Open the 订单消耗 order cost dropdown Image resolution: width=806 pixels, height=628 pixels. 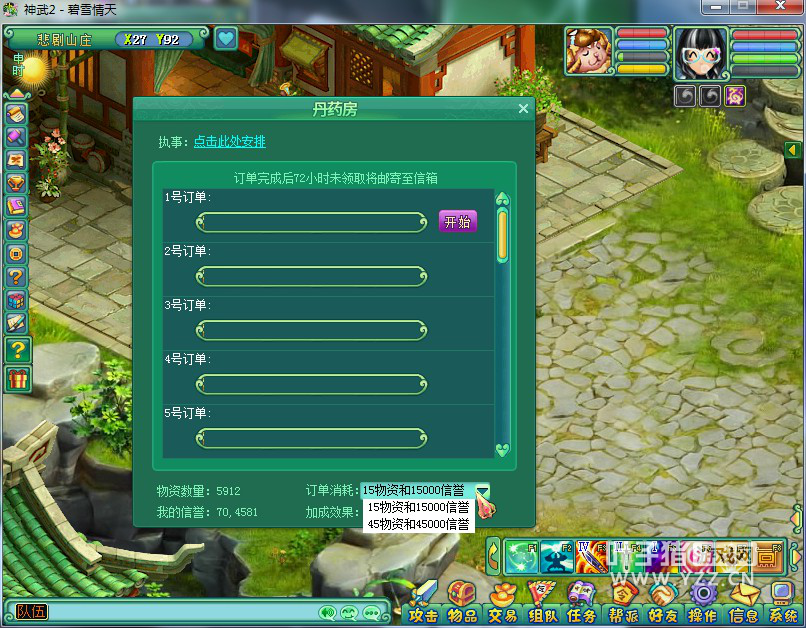click(483, 490)
